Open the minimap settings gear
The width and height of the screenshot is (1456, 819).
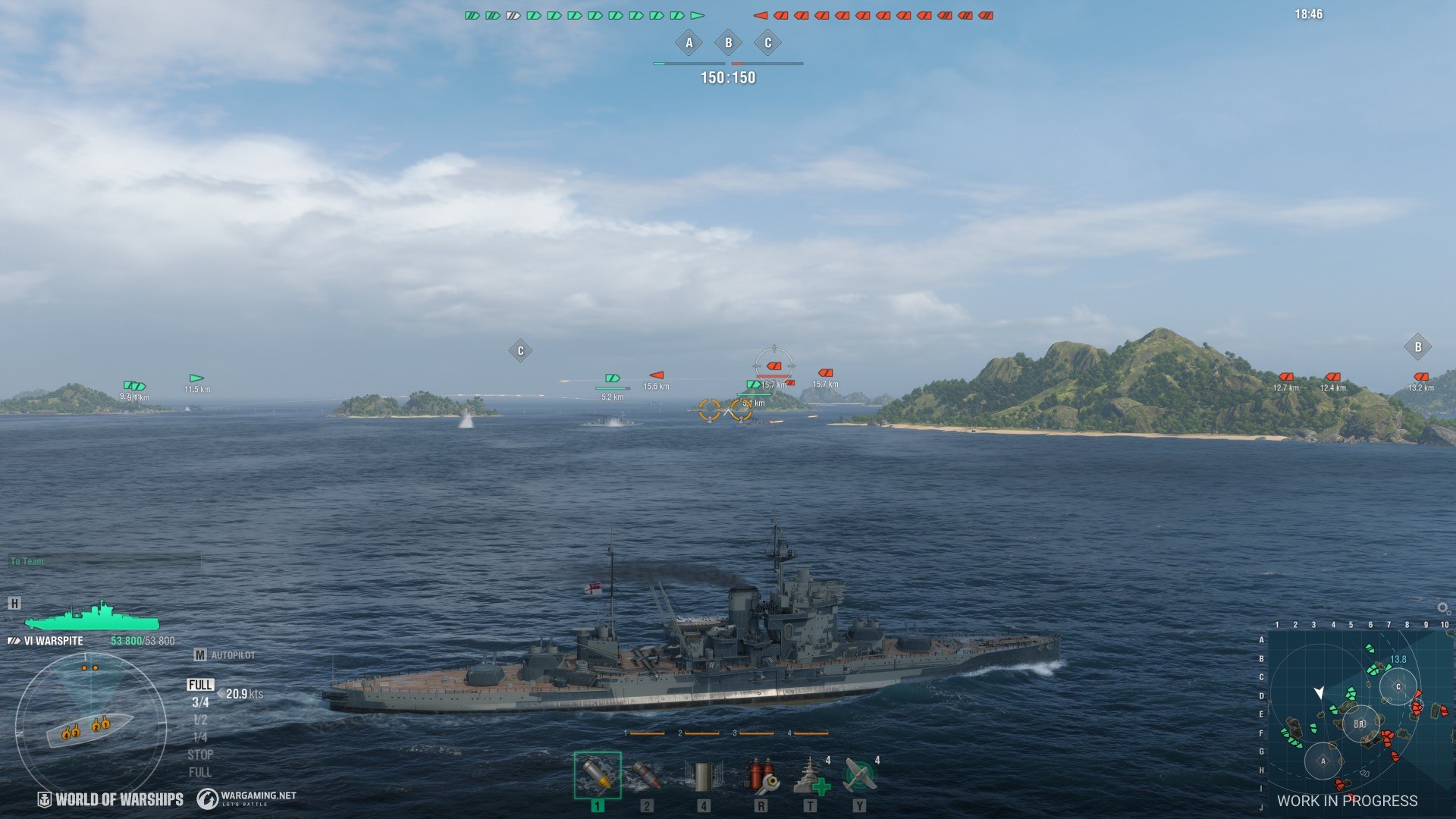coord(1442,608)
